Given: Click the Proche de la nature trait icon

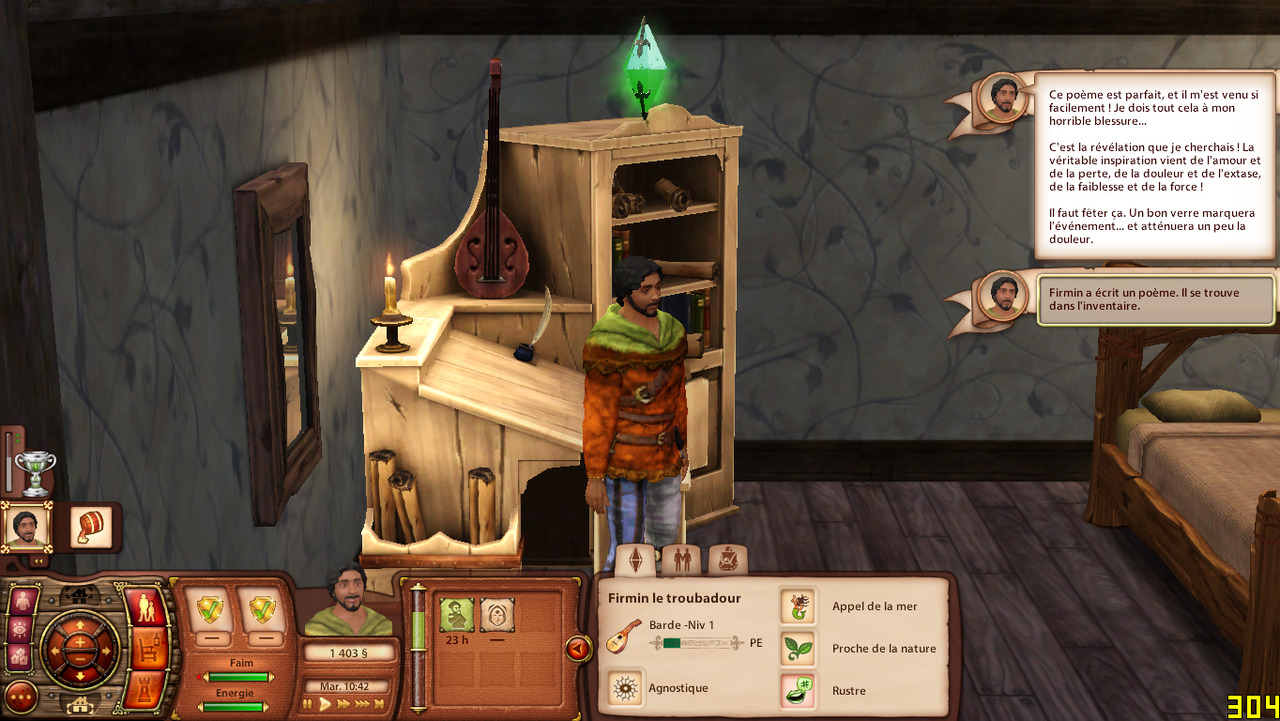Looking at the screenshot, I should coord(797,648).
